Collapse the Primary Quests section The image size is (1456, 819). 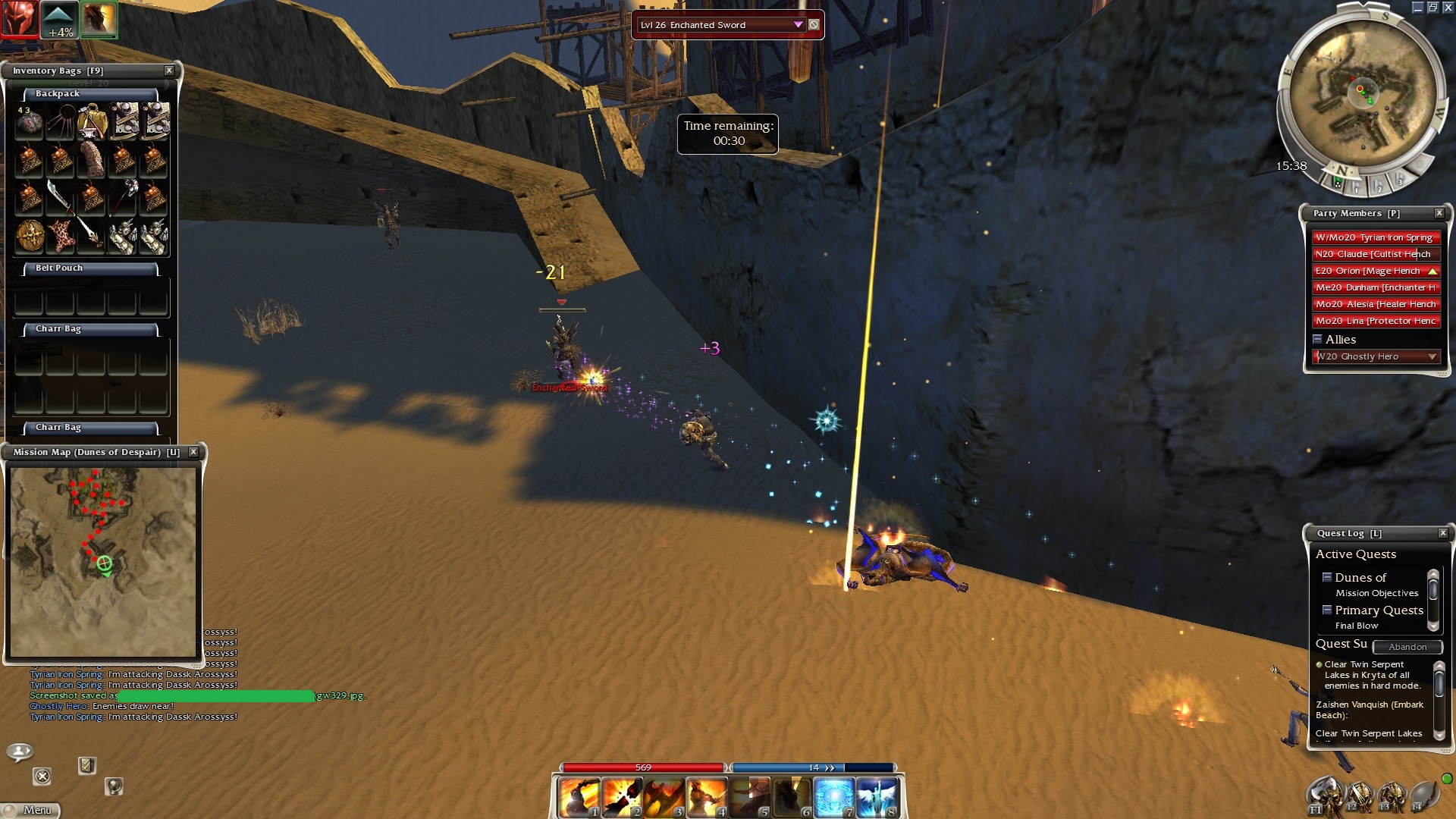point(1327,610)
